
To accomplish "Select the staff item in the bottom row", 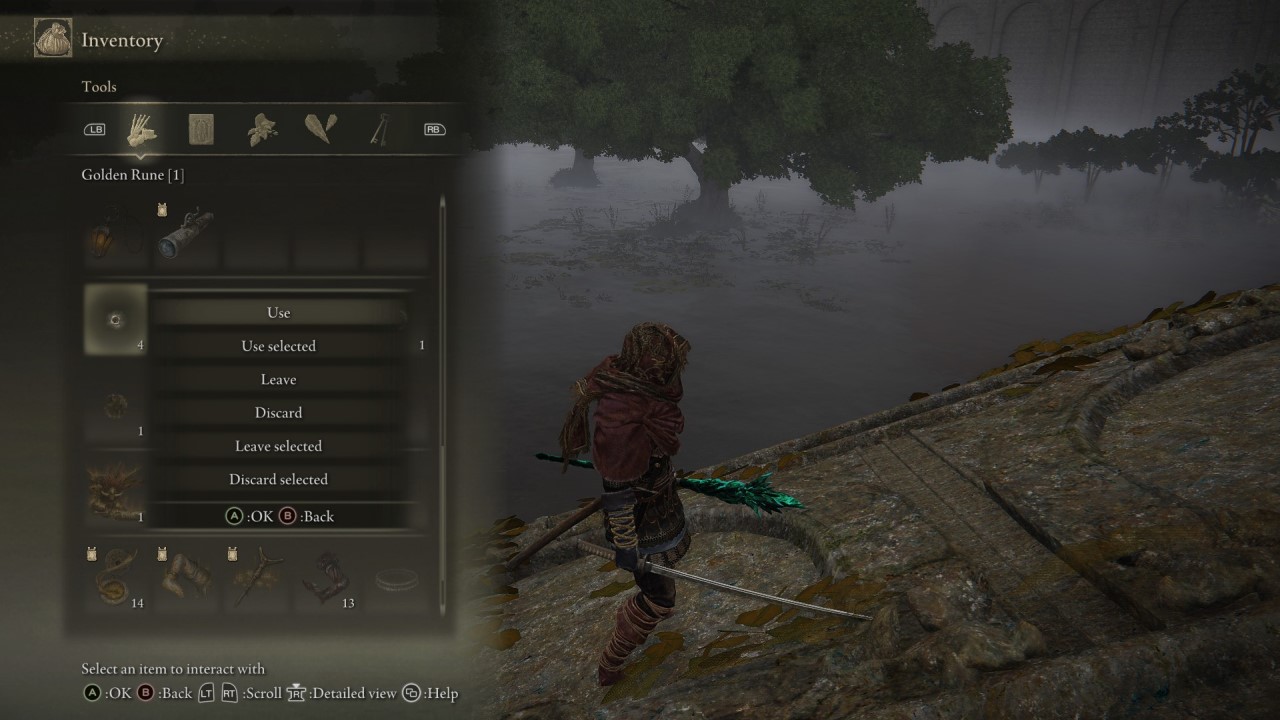I will pyautogui.click(x=256, y=577).
